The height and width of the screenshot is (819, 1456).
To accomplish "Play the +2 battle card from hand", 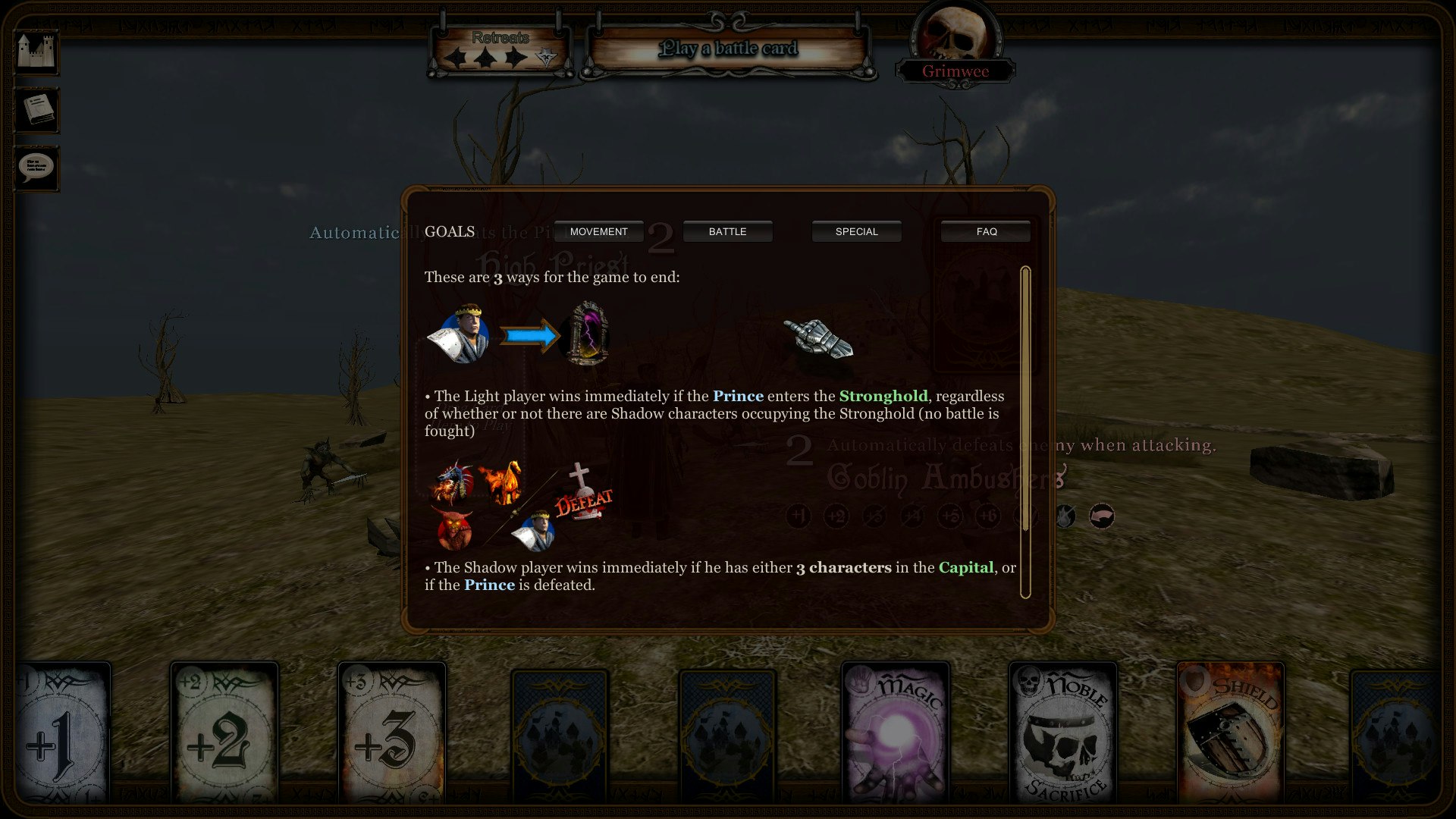I will pos(224,732).
